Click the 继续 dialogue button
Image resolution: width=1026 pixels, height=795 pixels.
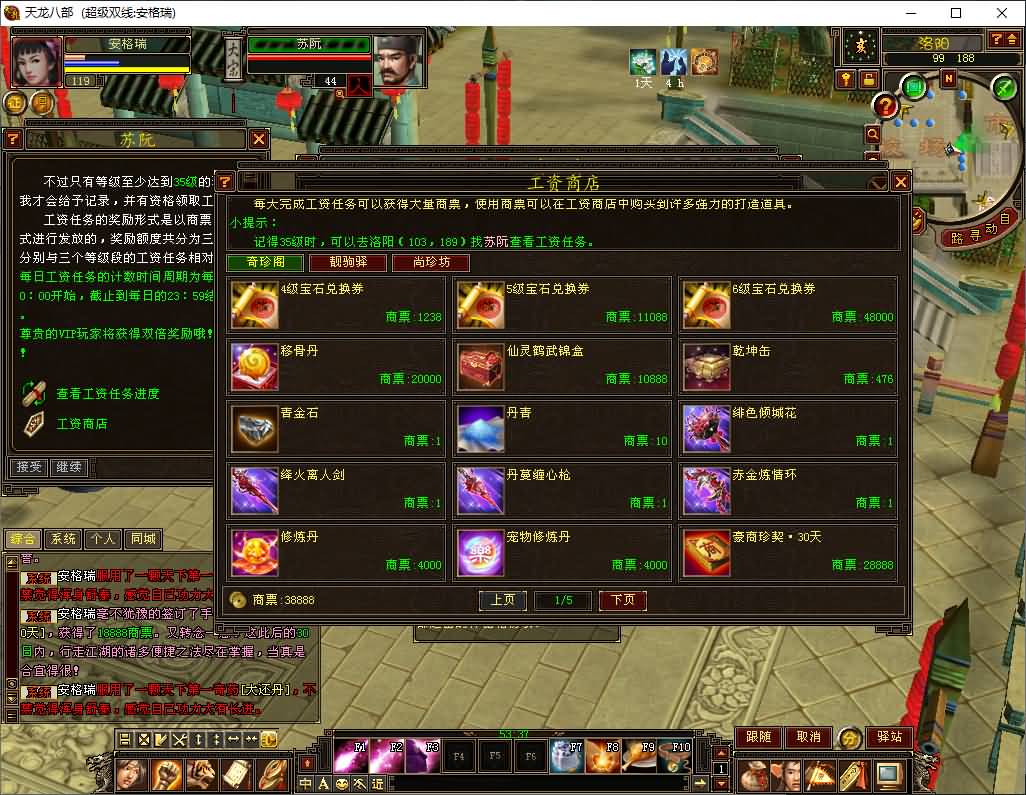pos(69,467)
